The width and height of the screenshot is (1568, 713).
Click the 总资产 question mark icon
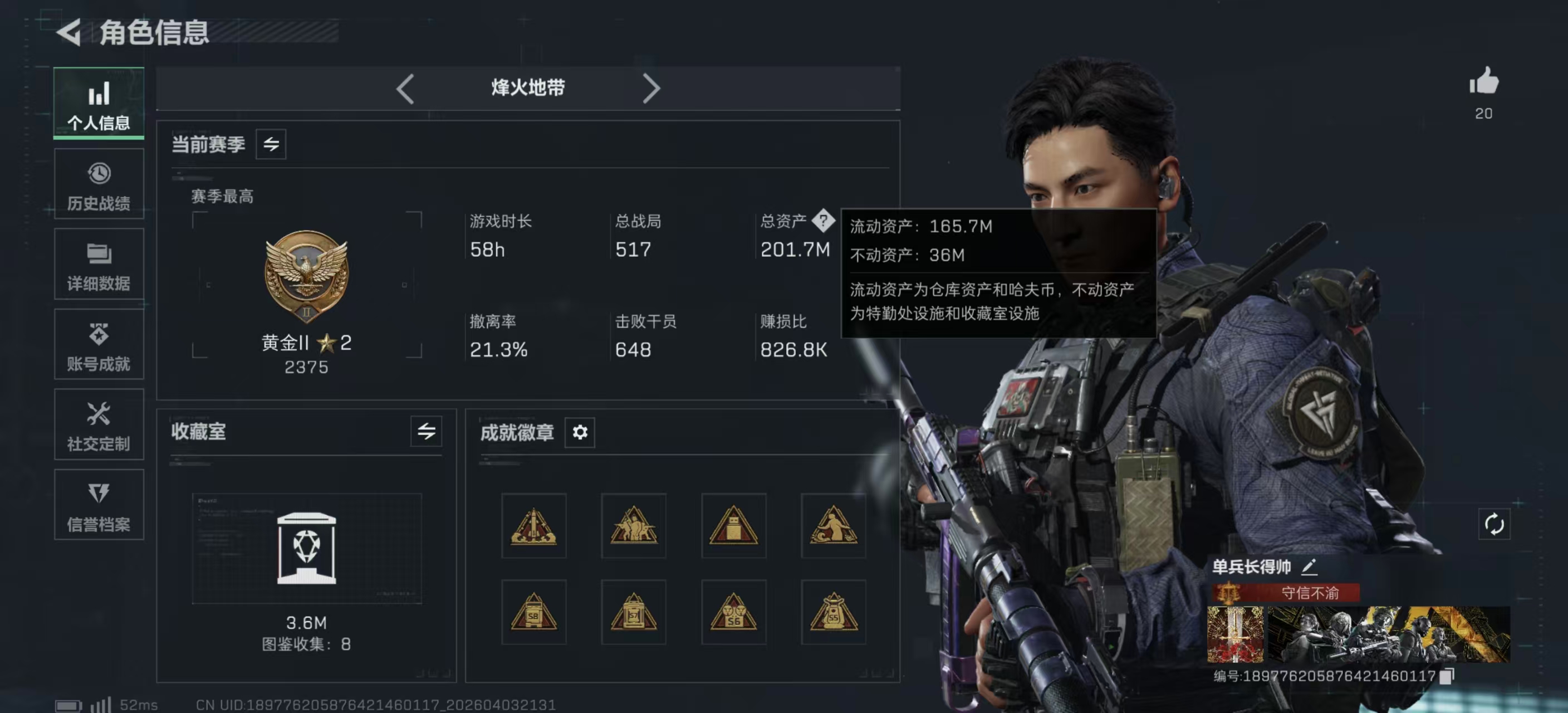(823, 221)
